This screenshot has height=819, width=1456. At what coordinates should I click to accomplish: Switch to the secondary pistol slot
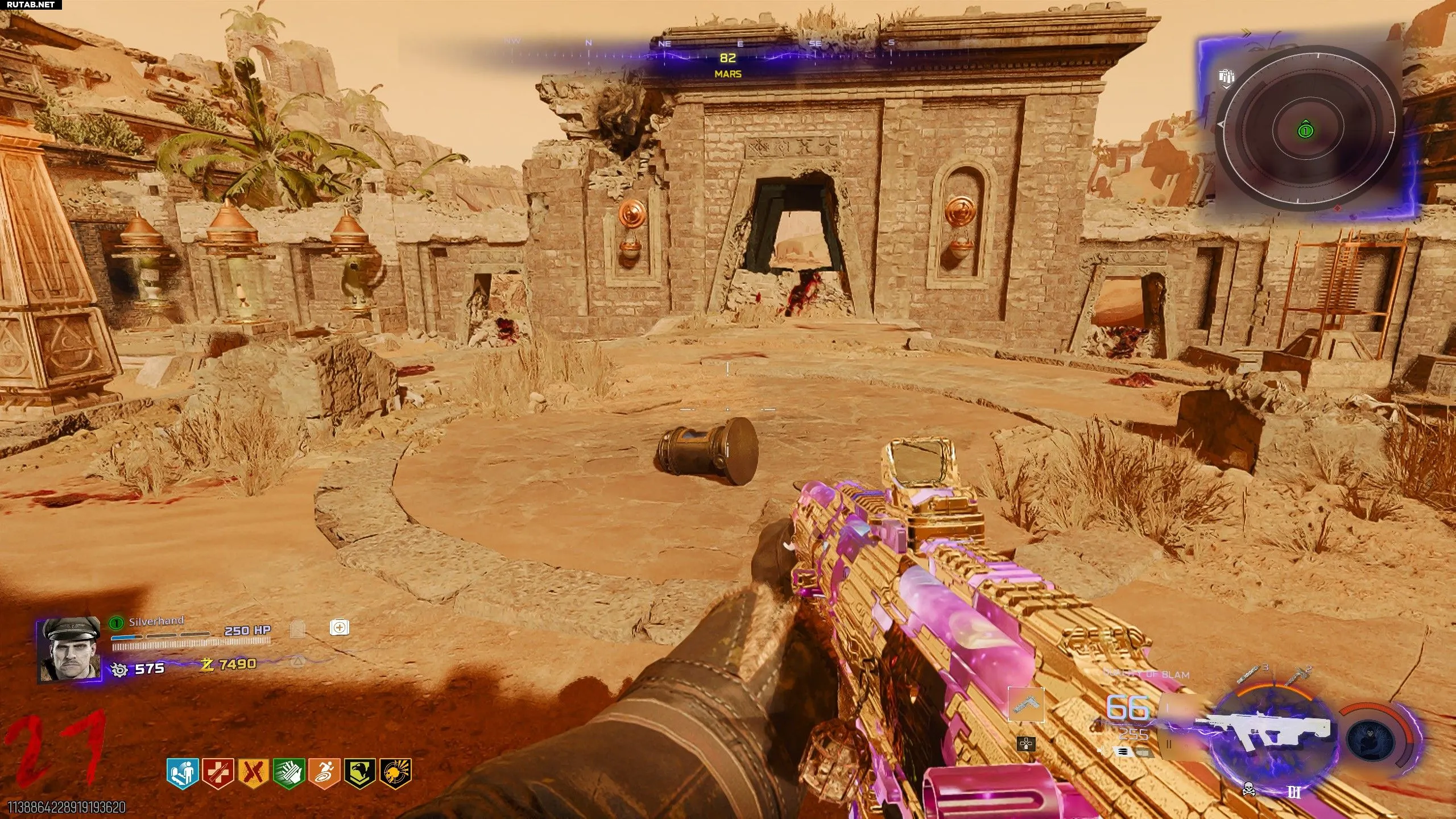click(x=1026, y=704)
